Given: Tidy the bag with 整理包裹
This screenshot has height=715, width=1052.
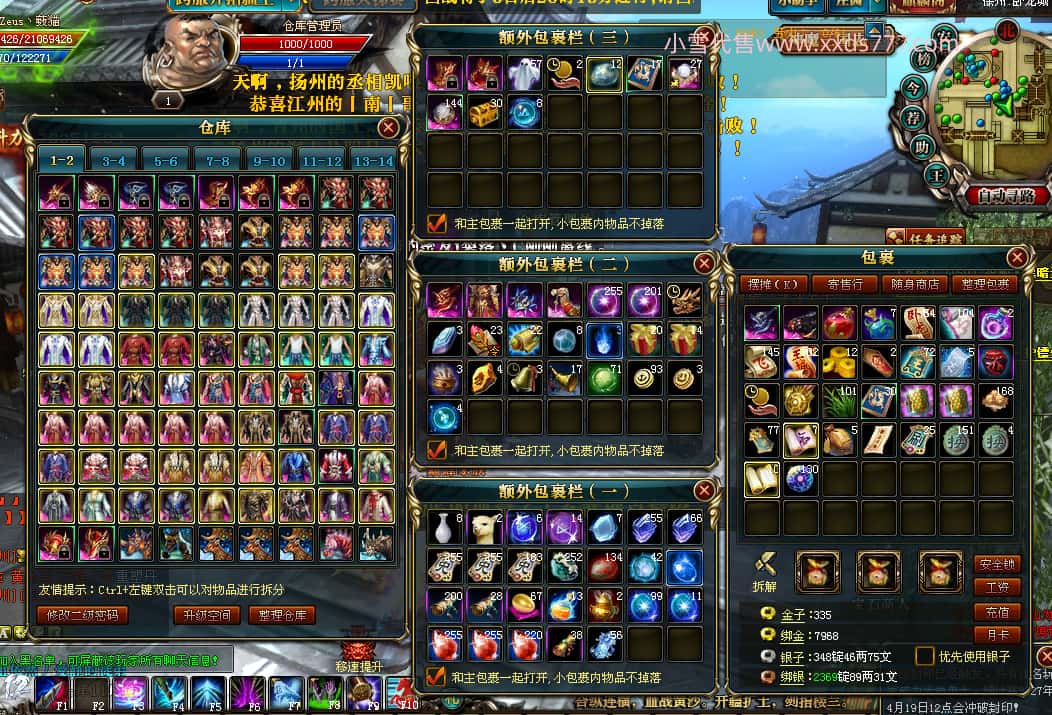Looking at the screenshot, I should pos(983,284).
